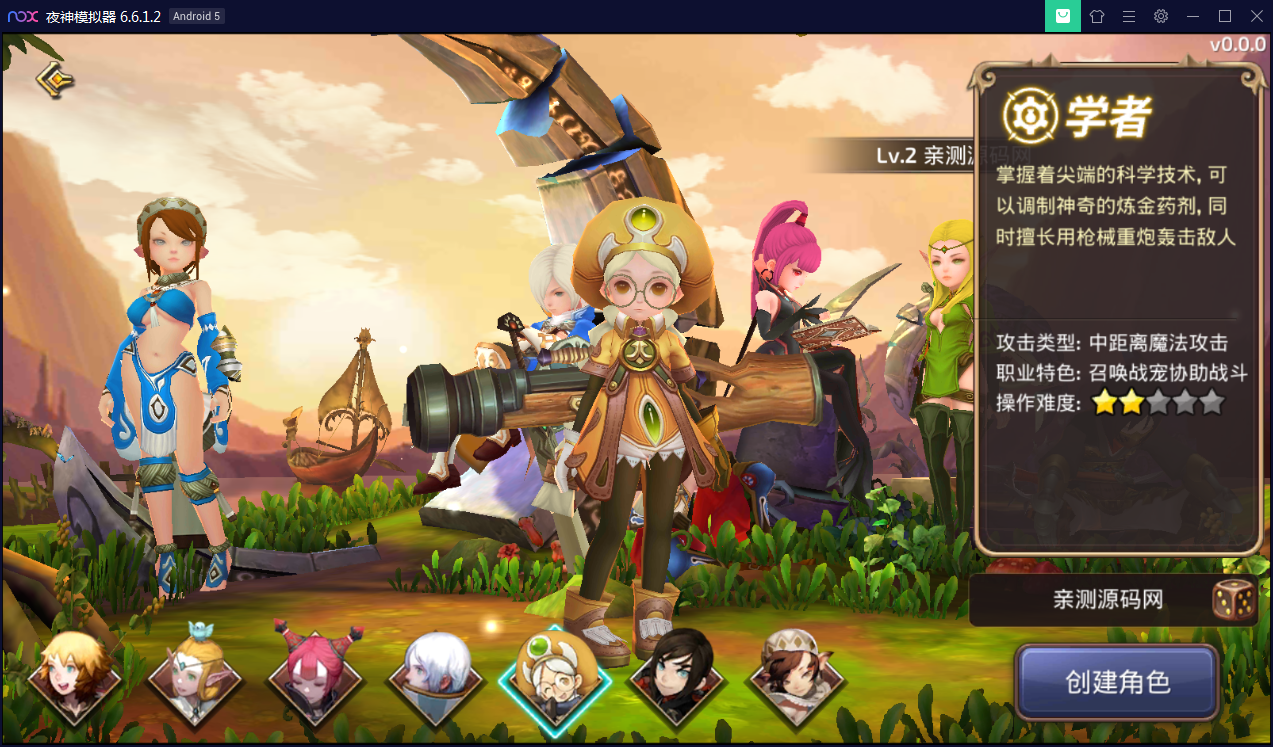Choose the spiky blonde-haired character portrait
The width and height of the screenshot is (1273, 747).
[x=73, y=678]
